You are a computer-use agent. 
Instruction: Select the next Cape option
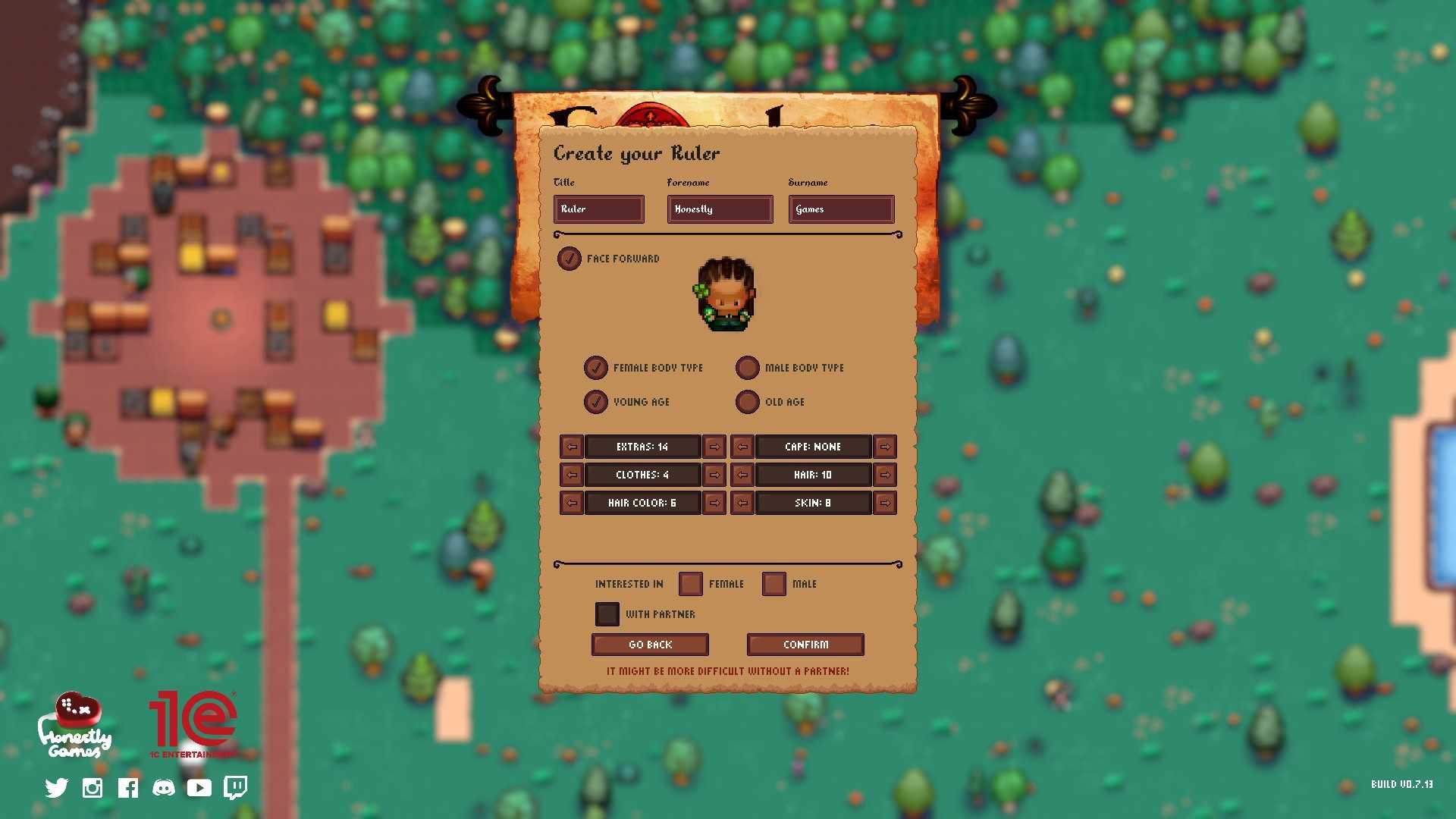click(x=885, y=447)
